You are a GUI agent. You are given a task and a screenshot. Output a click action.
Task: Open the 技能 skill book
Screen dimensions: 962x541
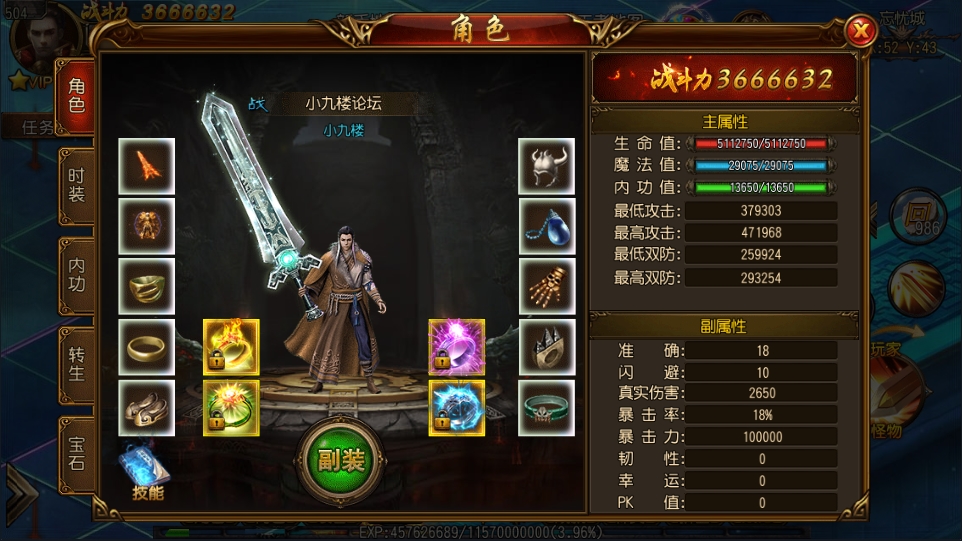[146, 472]
